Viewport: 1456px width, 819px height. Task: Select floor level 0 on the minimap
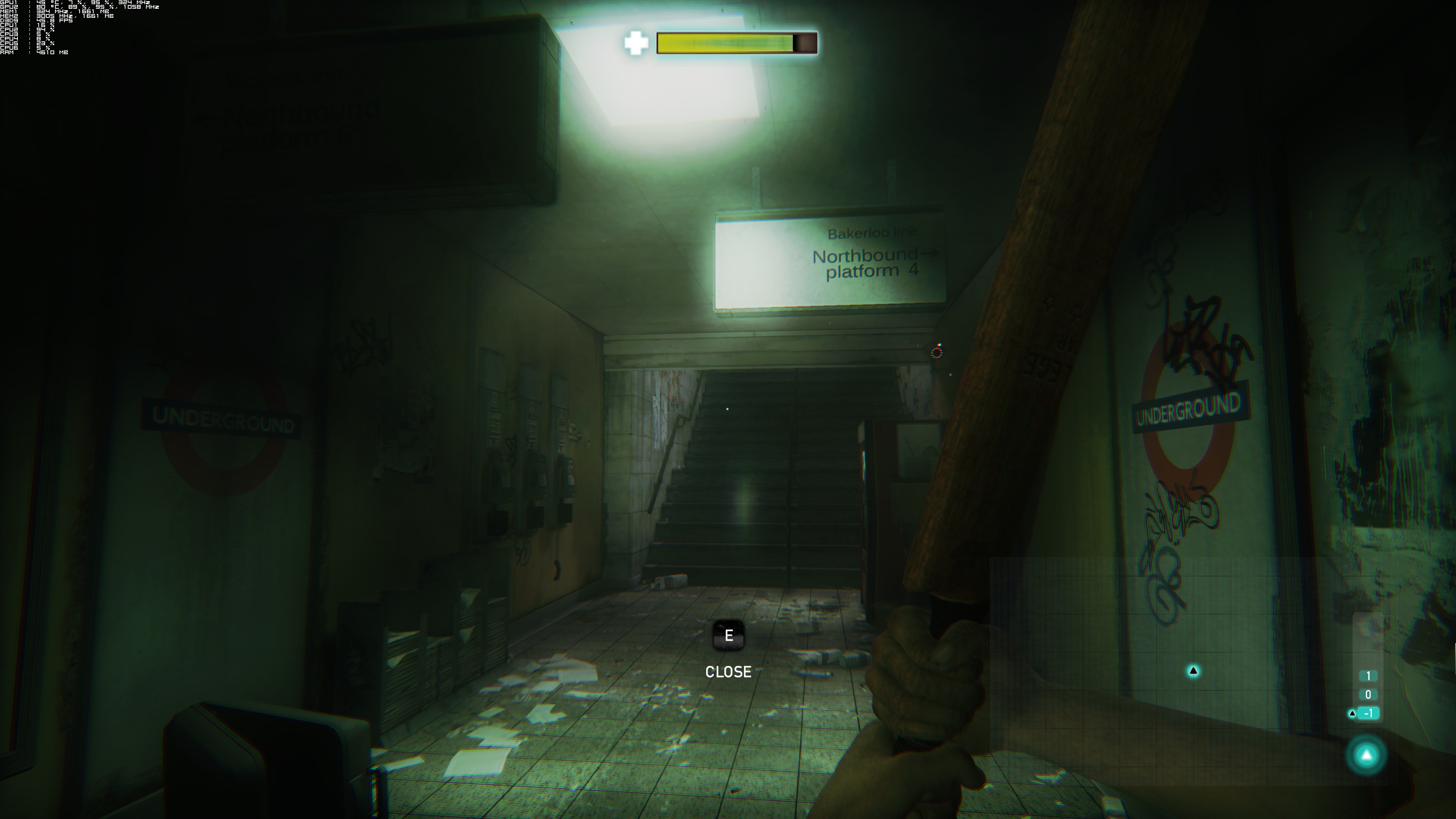[1369, 694]
